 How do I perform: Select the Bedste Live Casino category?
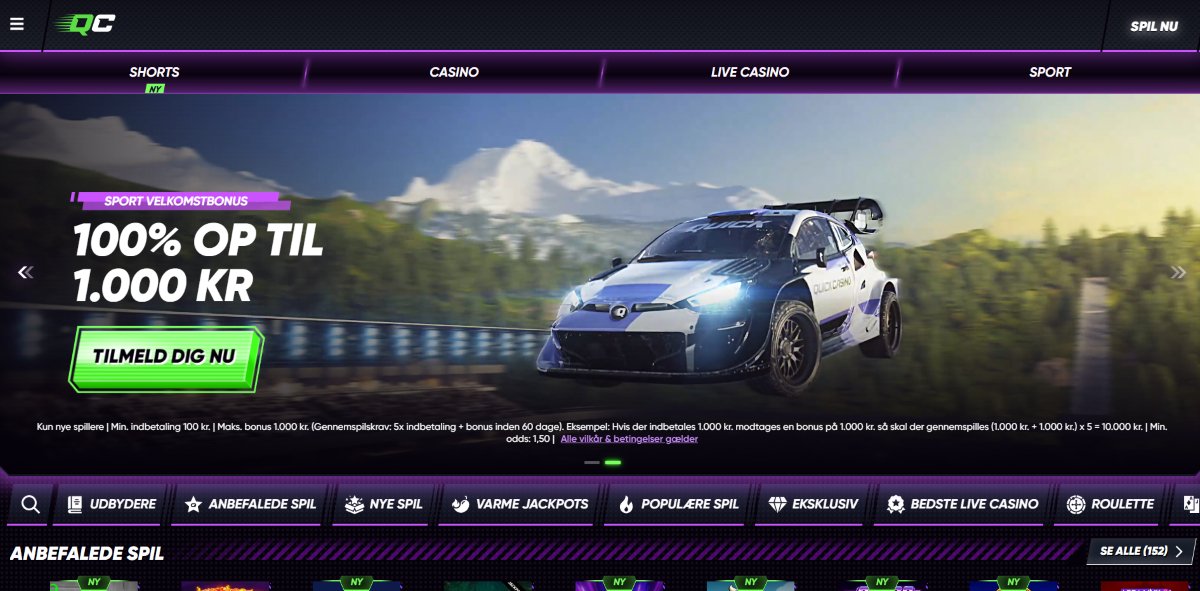(x=962, y=504)
